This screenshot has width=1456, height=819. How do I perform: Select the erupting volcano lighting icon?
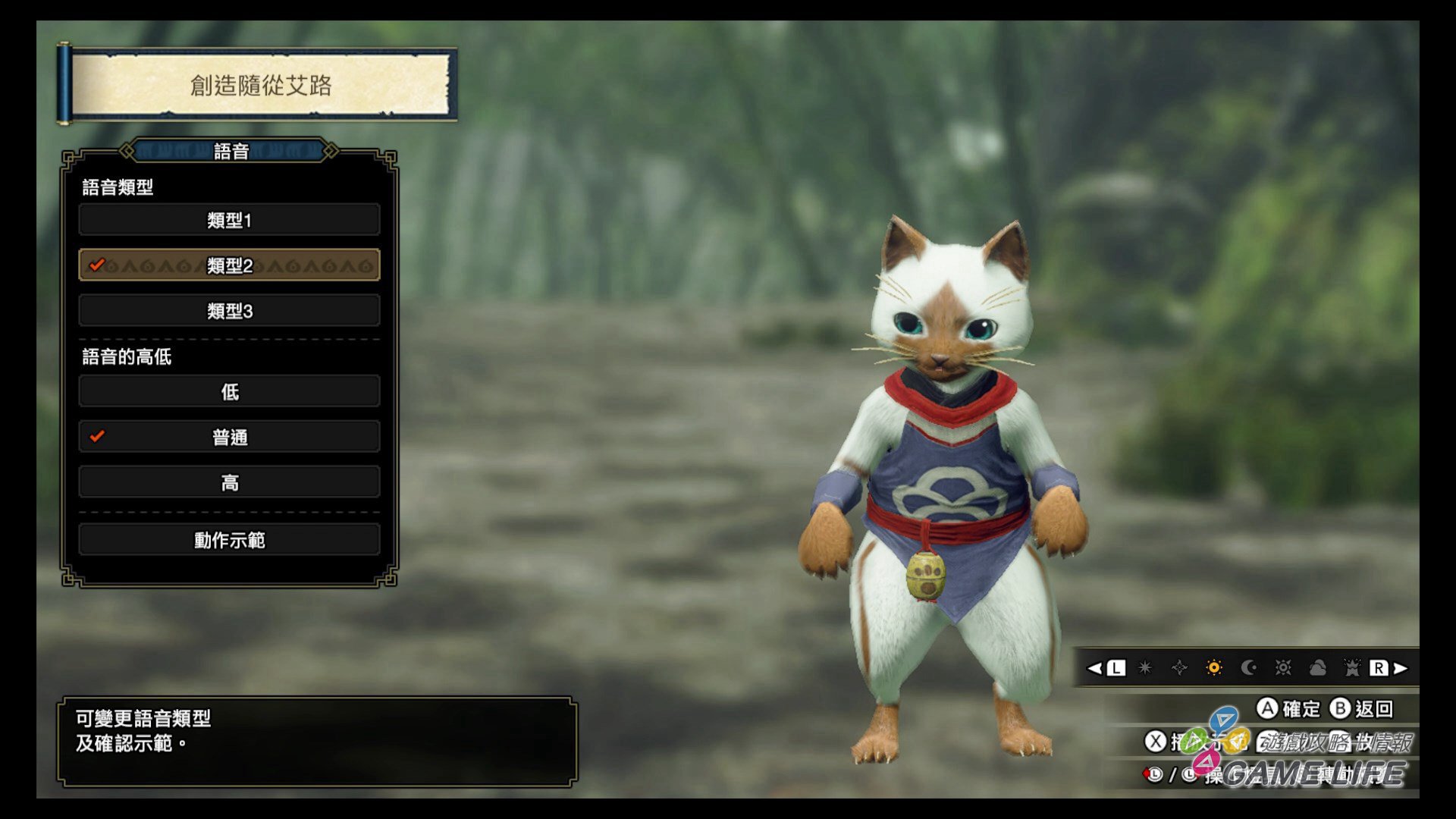click(1352, 668)
